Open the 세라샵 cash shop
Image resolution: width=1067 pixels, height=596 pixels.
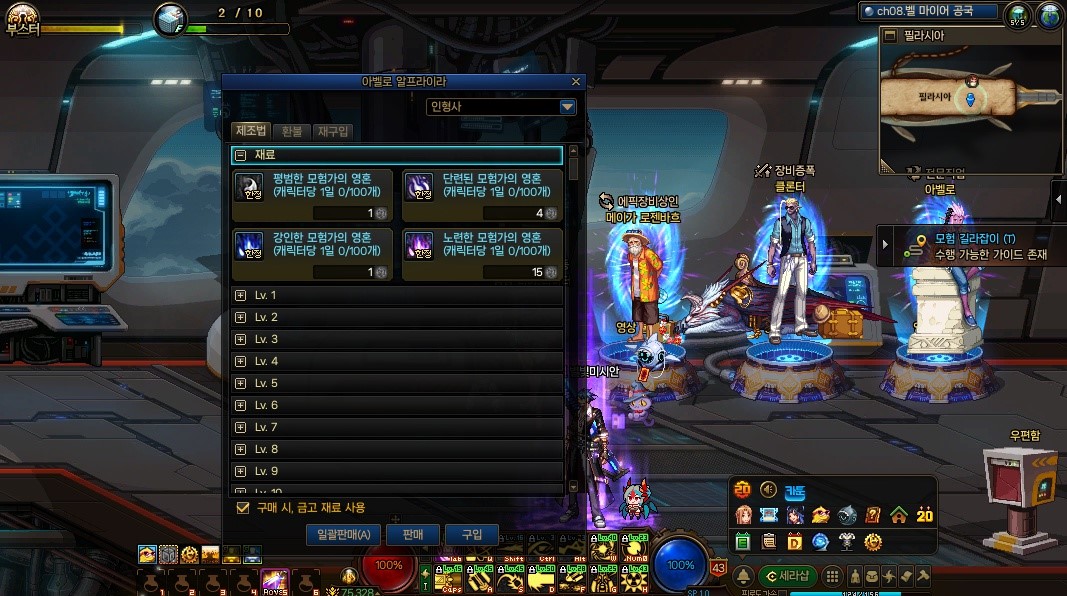pyautogui.click(x=787, y=576)
